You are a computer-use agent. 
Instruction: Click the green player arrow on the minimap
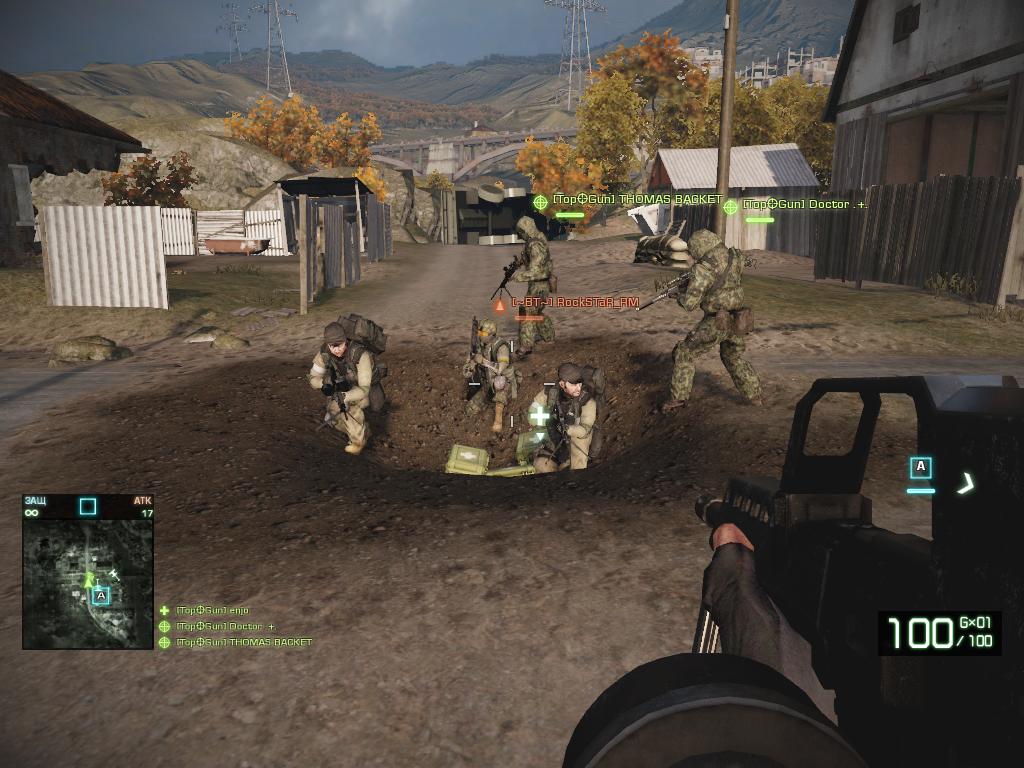point(89,577)
